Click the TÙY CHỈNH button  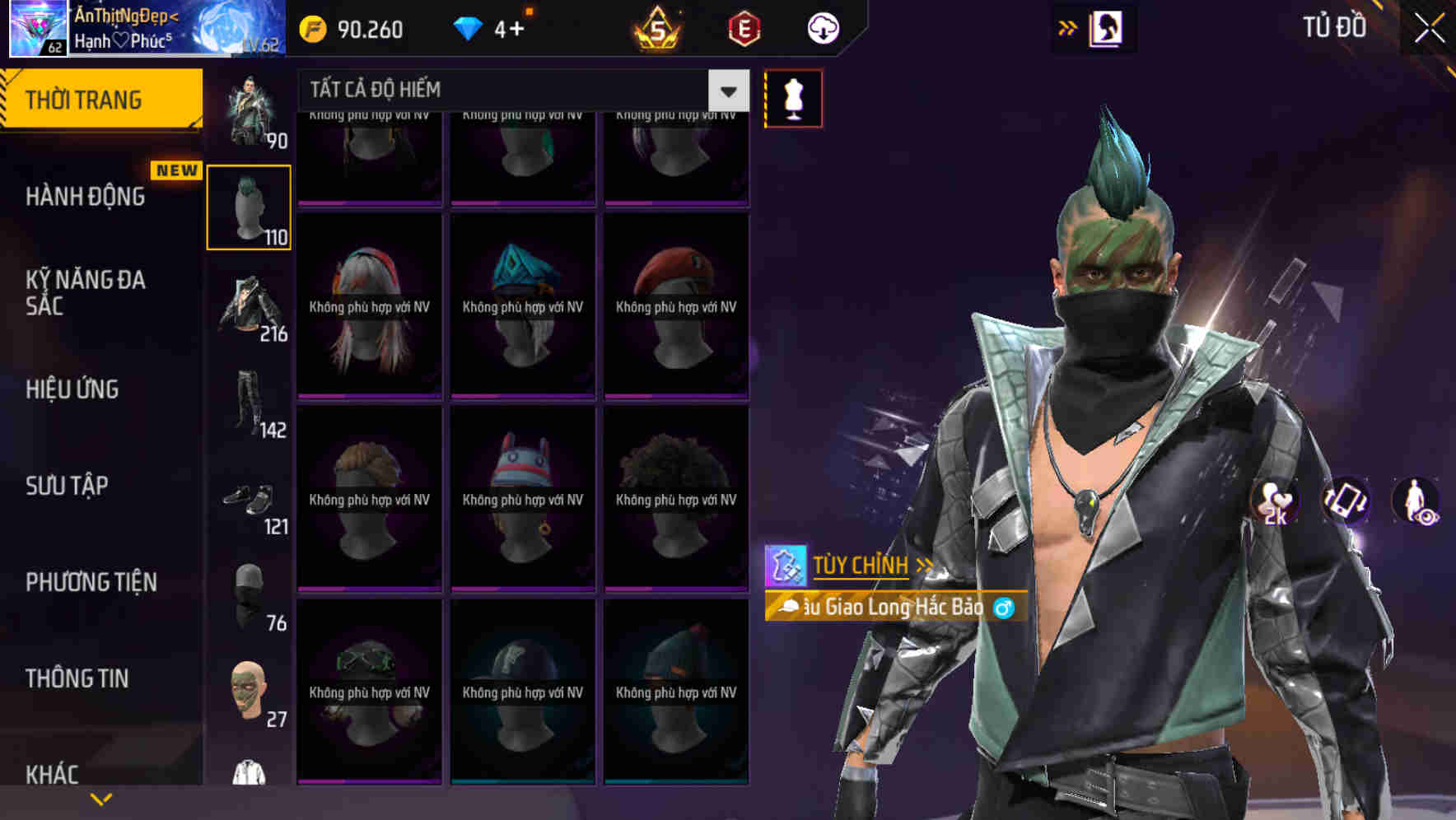[x=861, y=565]
